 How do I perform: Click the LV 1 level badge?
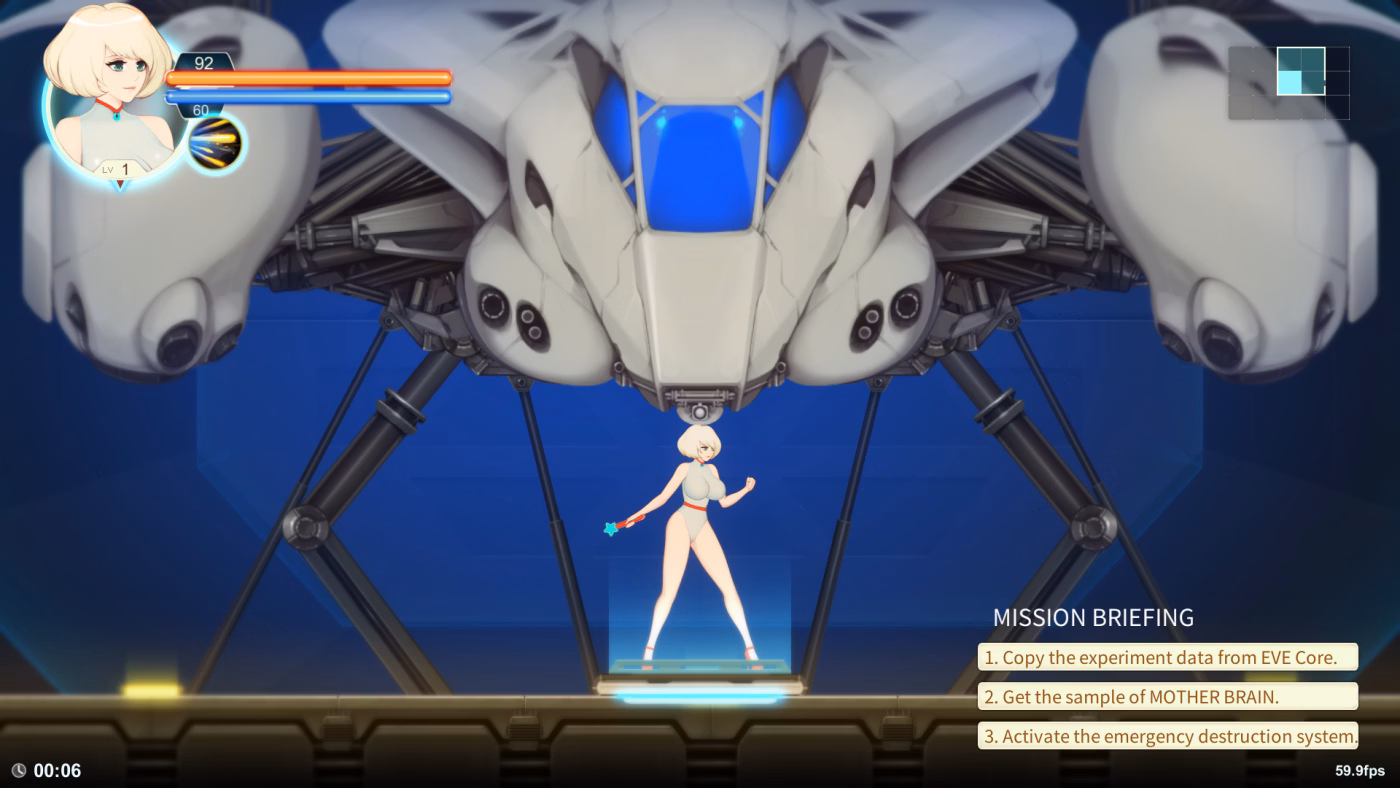point(118,168)
